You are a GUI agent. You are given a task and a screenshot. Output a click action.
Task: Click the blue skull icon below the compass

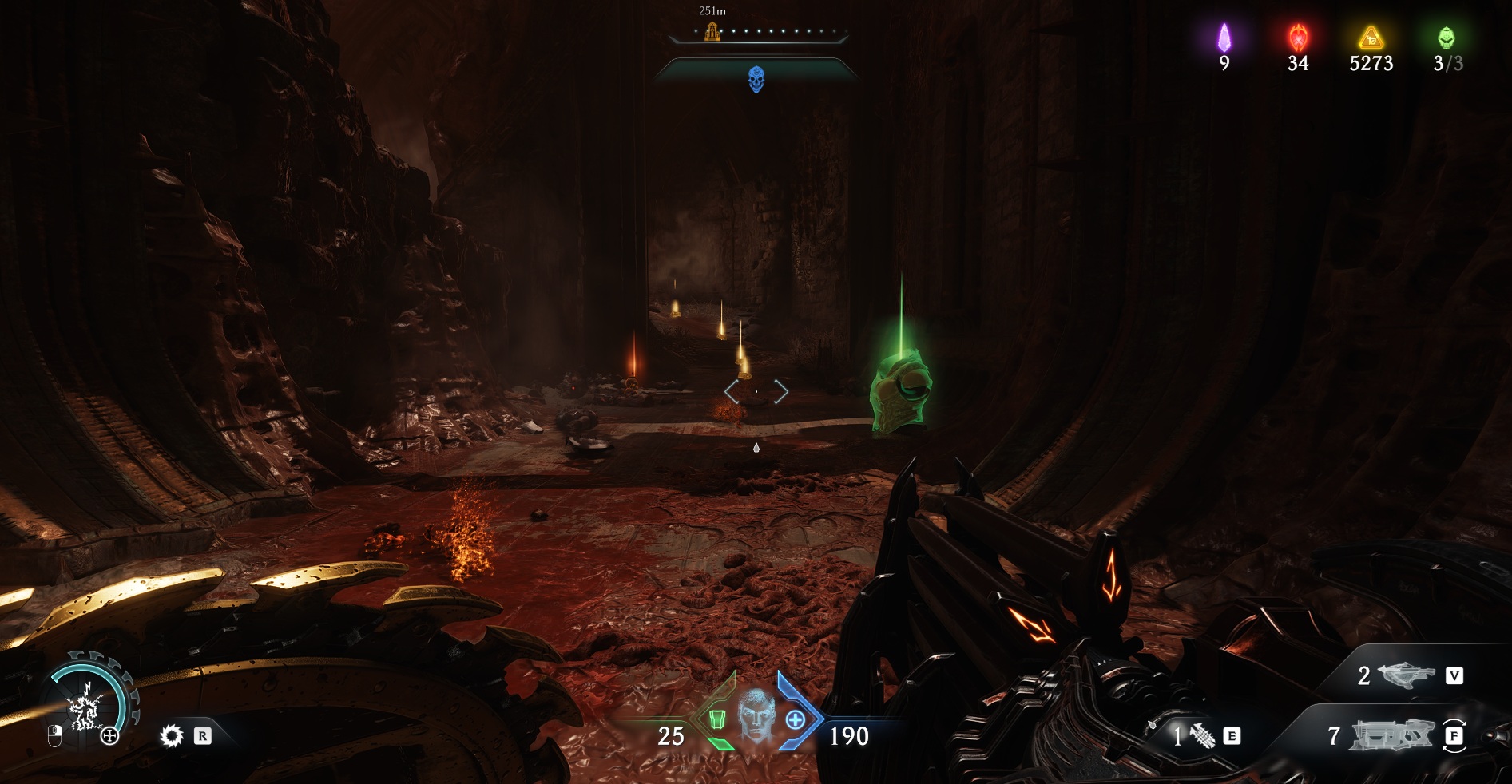756,79
